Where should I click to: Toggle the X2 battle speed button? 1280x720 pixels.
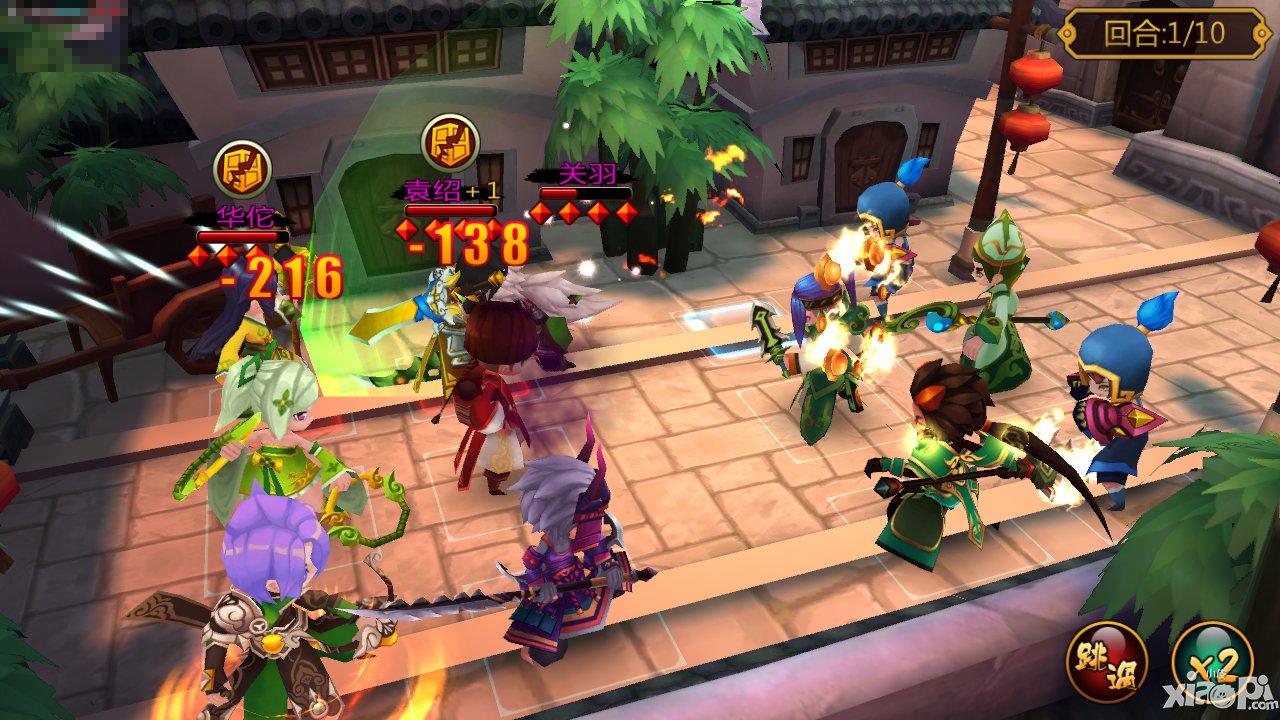pos(1211,661)
